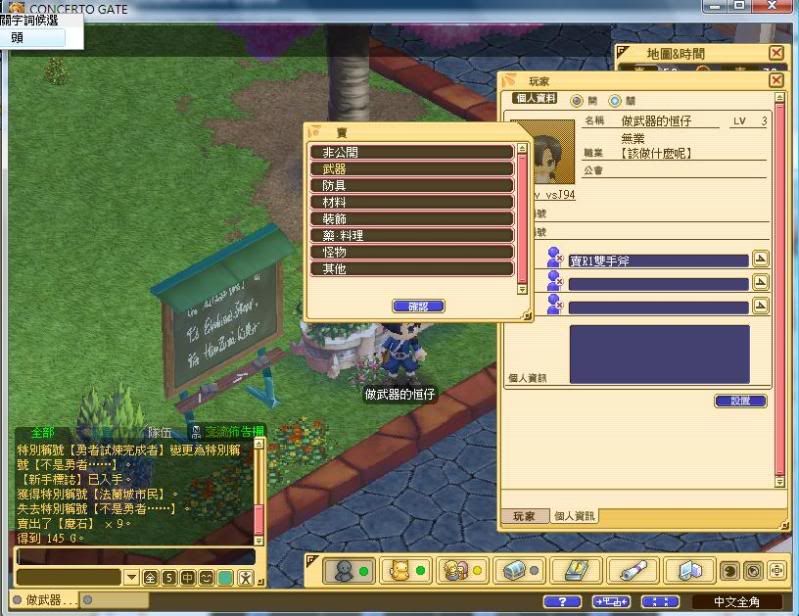Open the yellow cat pet menu
Screen dimensions: 799x616
400,570
